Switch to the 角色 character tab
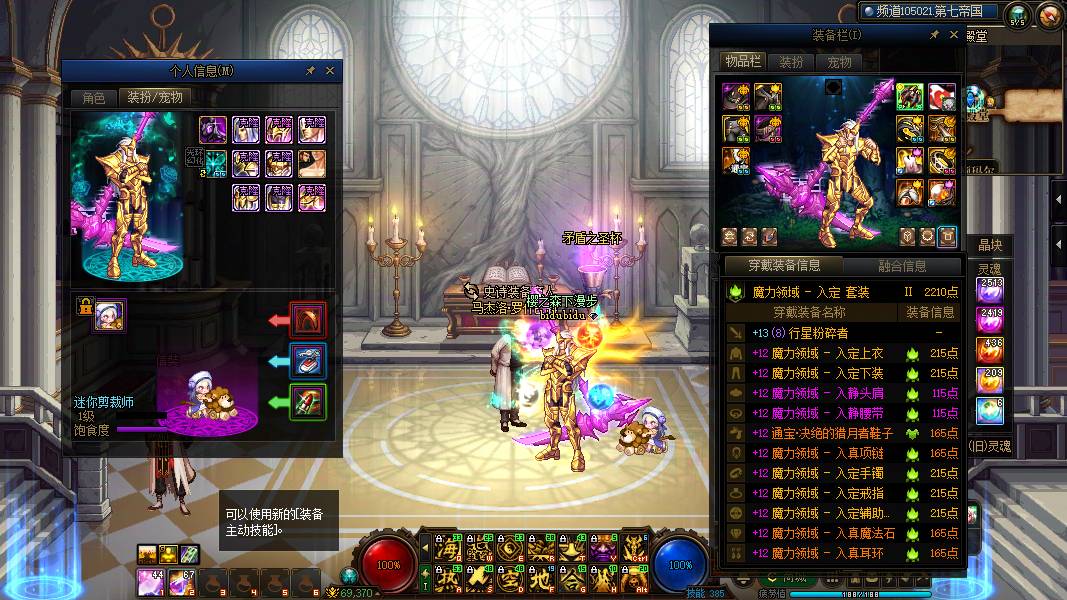This screenshot has width=1067, height=600. click(x=93, y=98)
